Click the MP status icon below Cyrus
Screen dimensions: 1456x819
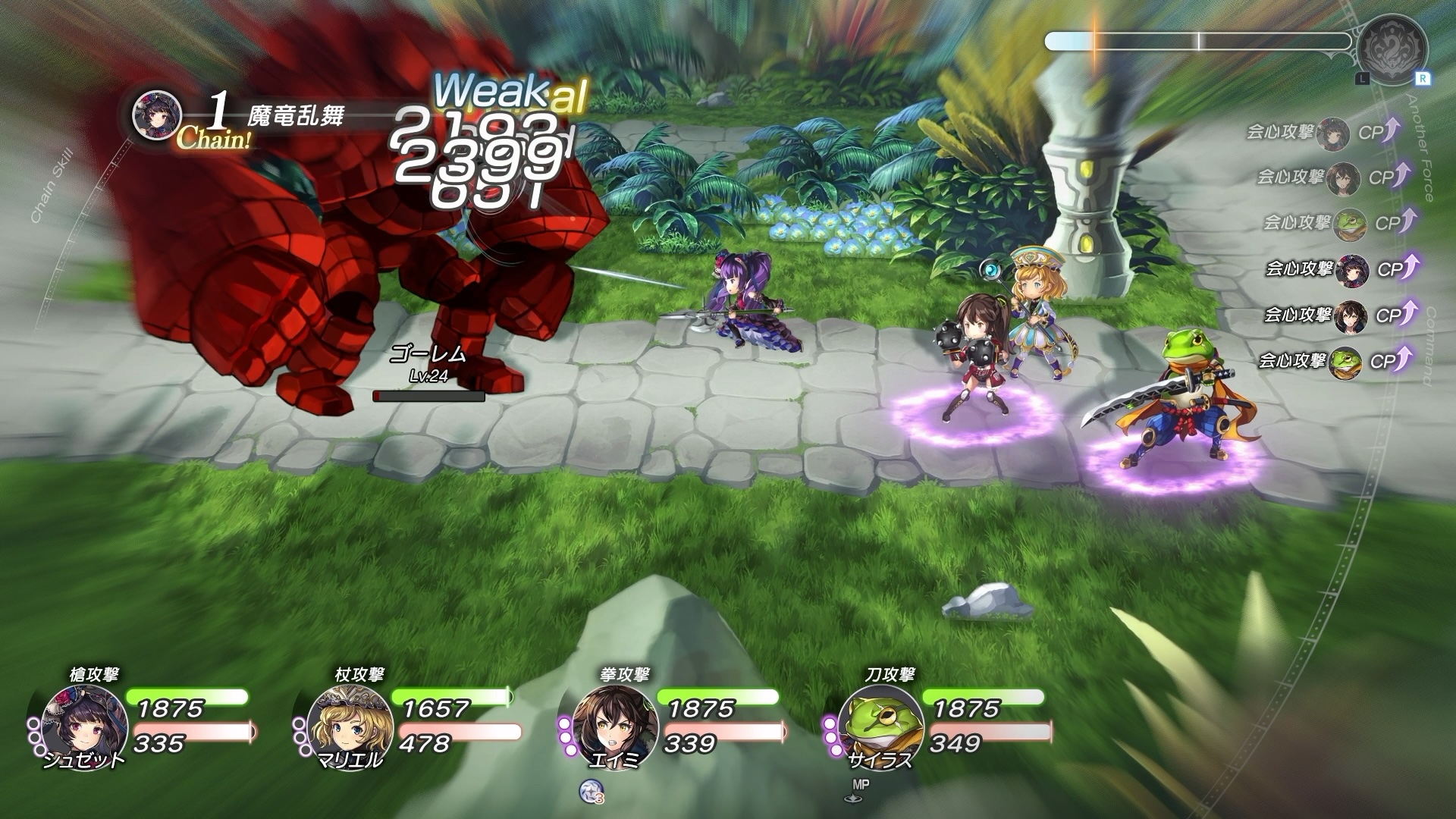click(x=857, y=790)
